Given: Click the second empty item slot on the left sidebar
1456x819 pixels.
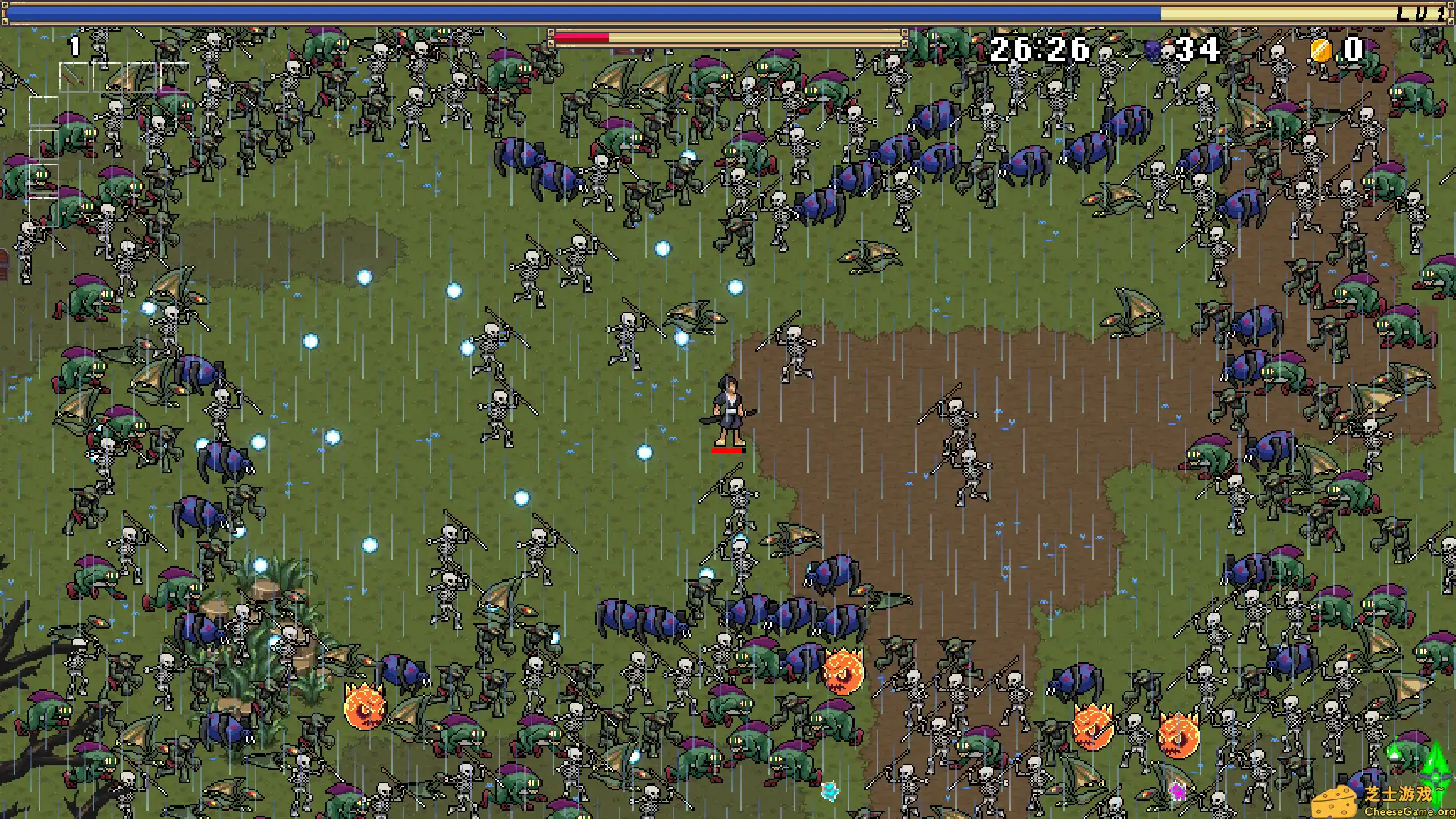Looking at the screenshot, I should [43, 144].
